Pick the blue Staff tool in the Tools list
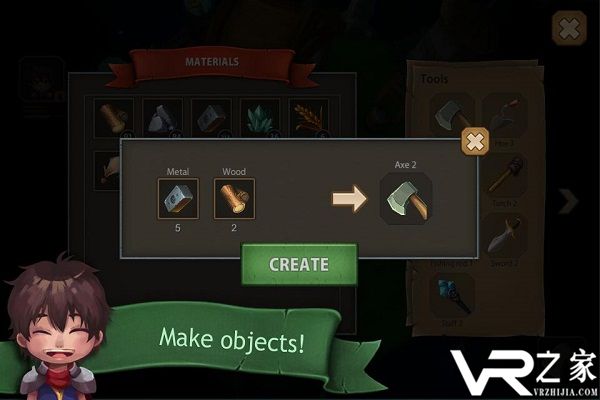600x400 pixels. [448, 291]
